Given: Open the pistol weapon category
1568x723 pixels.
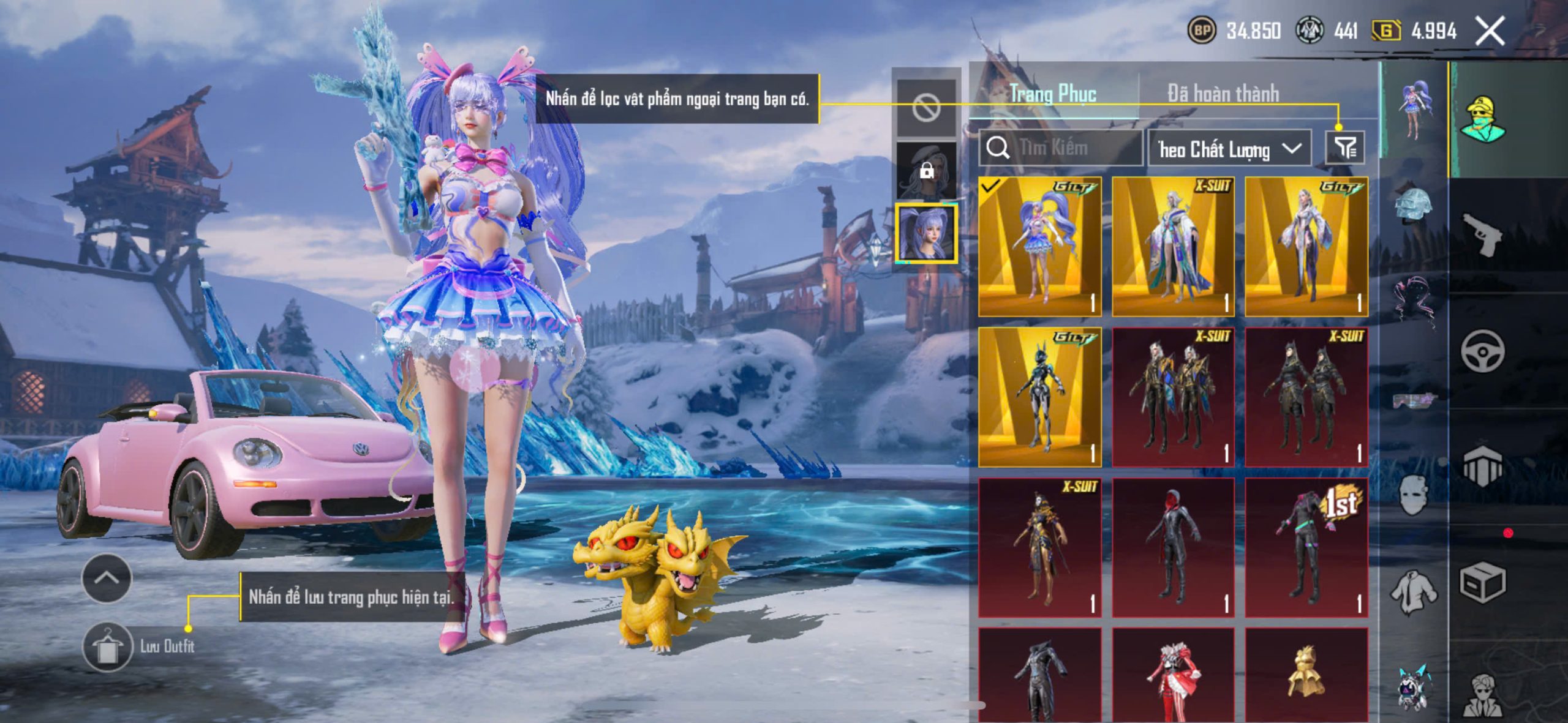Looking at the screenshot, I should [1482, 233].
